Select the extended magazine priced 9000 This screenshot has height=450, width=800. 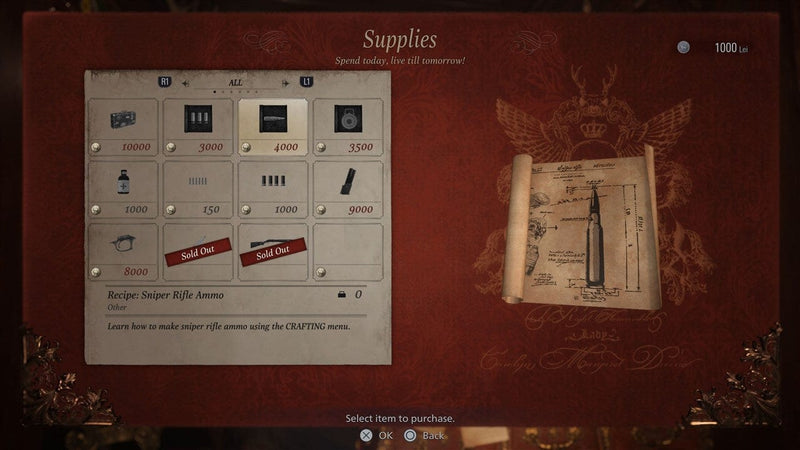coord(347,189)
